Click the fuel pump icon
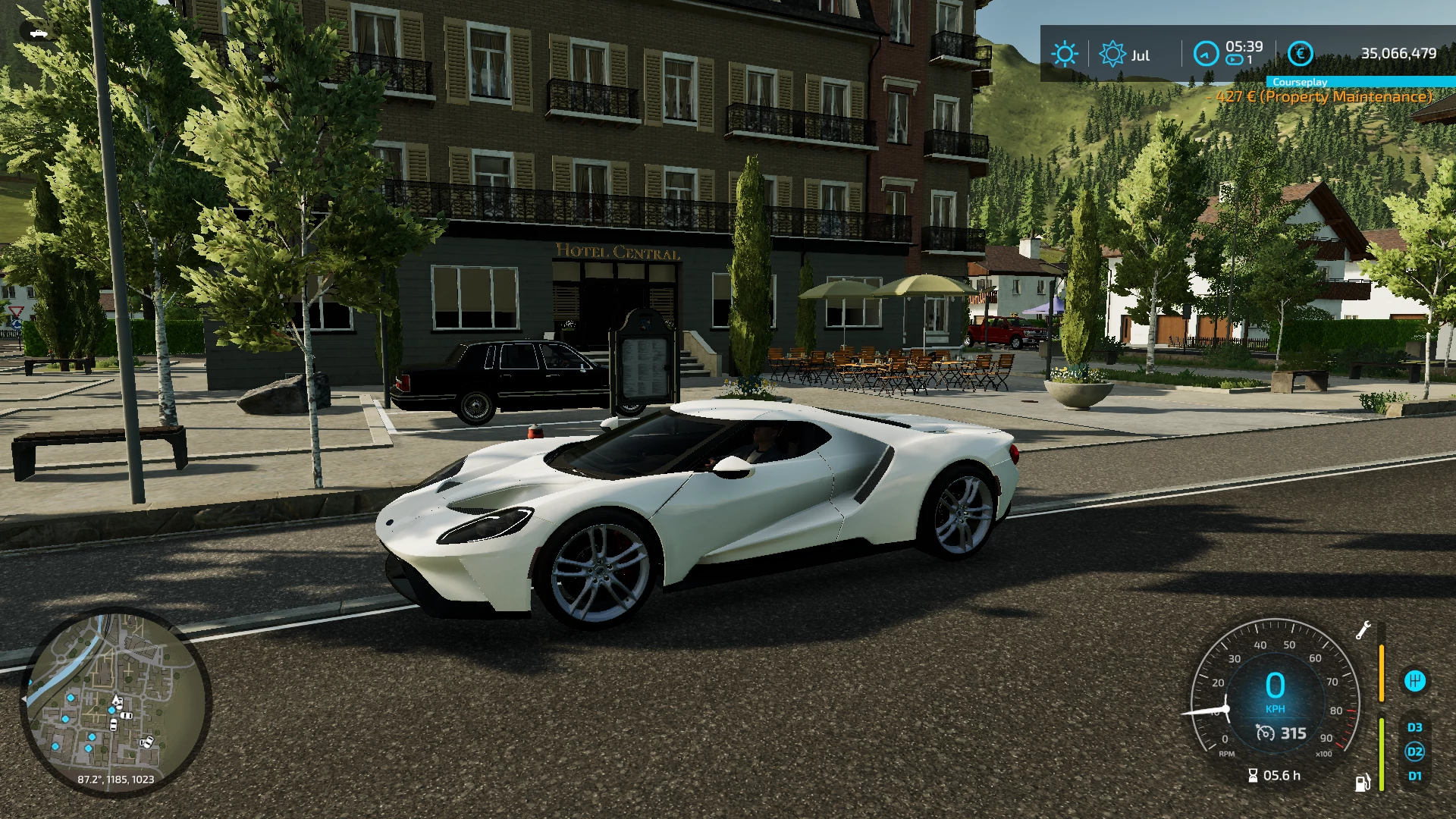 (1362, 783)
